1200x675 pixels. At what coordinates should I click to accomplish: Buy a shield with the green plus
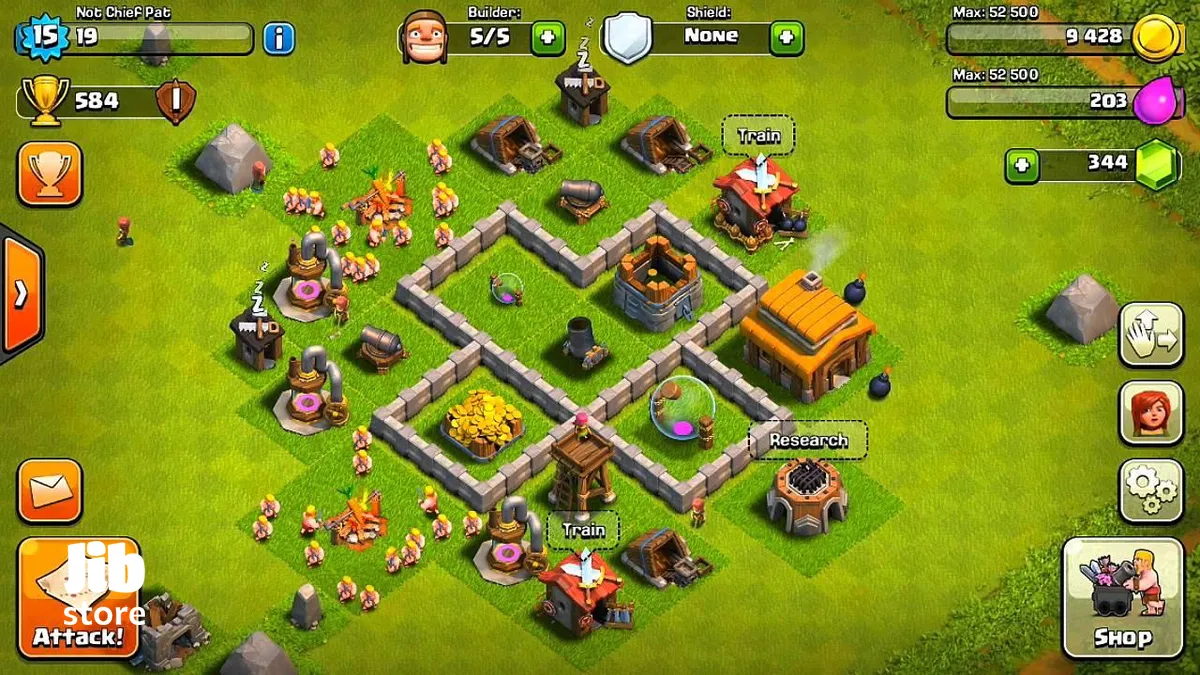click(786, 37)
